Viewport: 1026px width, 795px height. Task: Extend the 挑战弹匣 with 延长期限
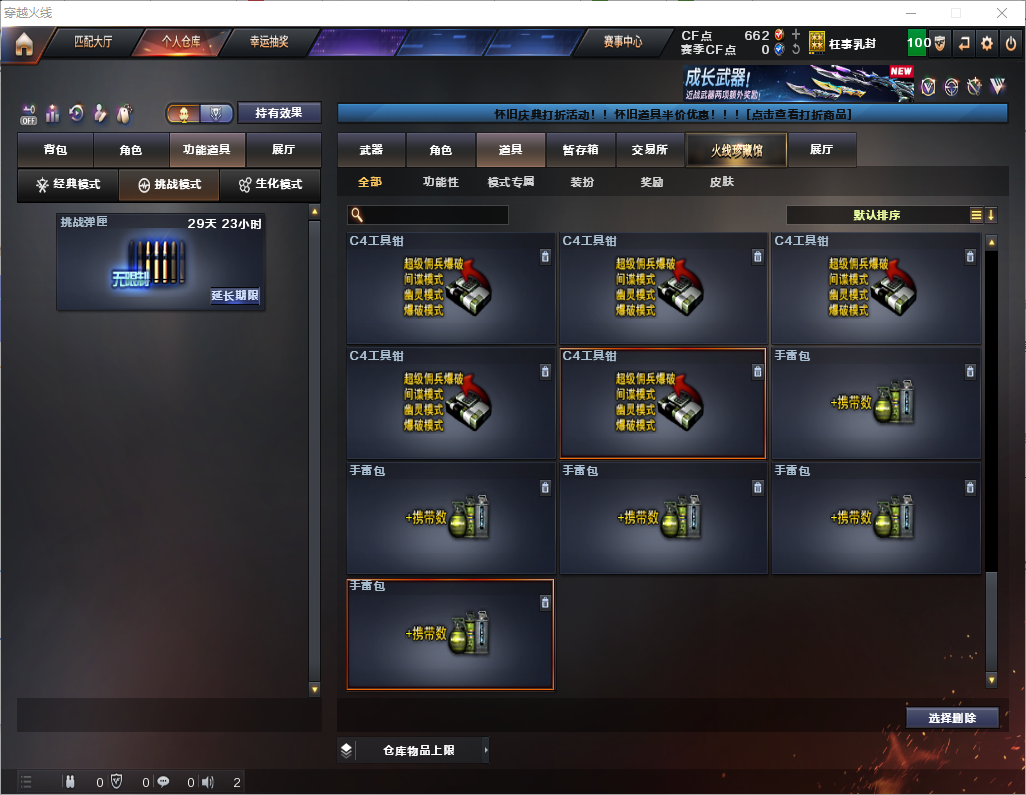tap(235, 296)
